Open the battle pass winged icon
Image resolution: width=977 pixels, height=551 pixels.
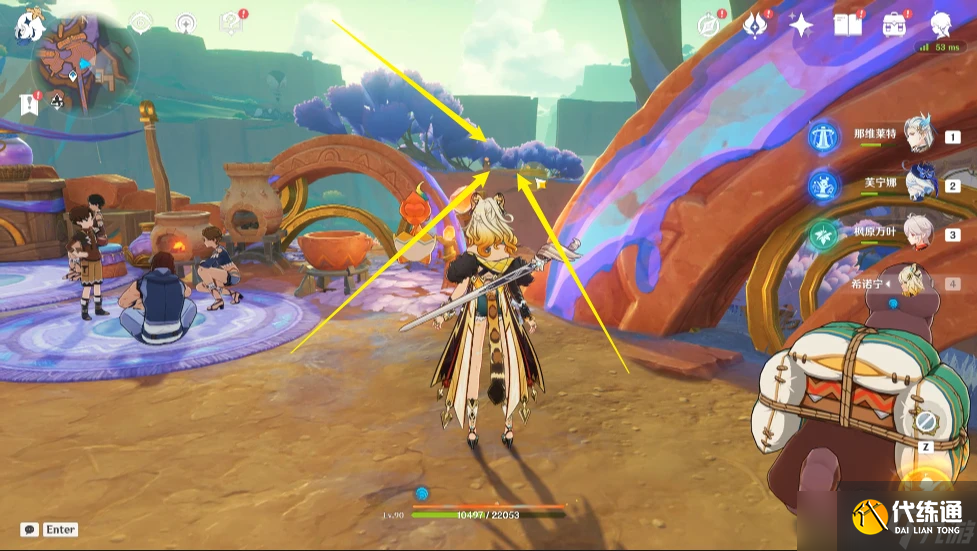coord(756,26)
